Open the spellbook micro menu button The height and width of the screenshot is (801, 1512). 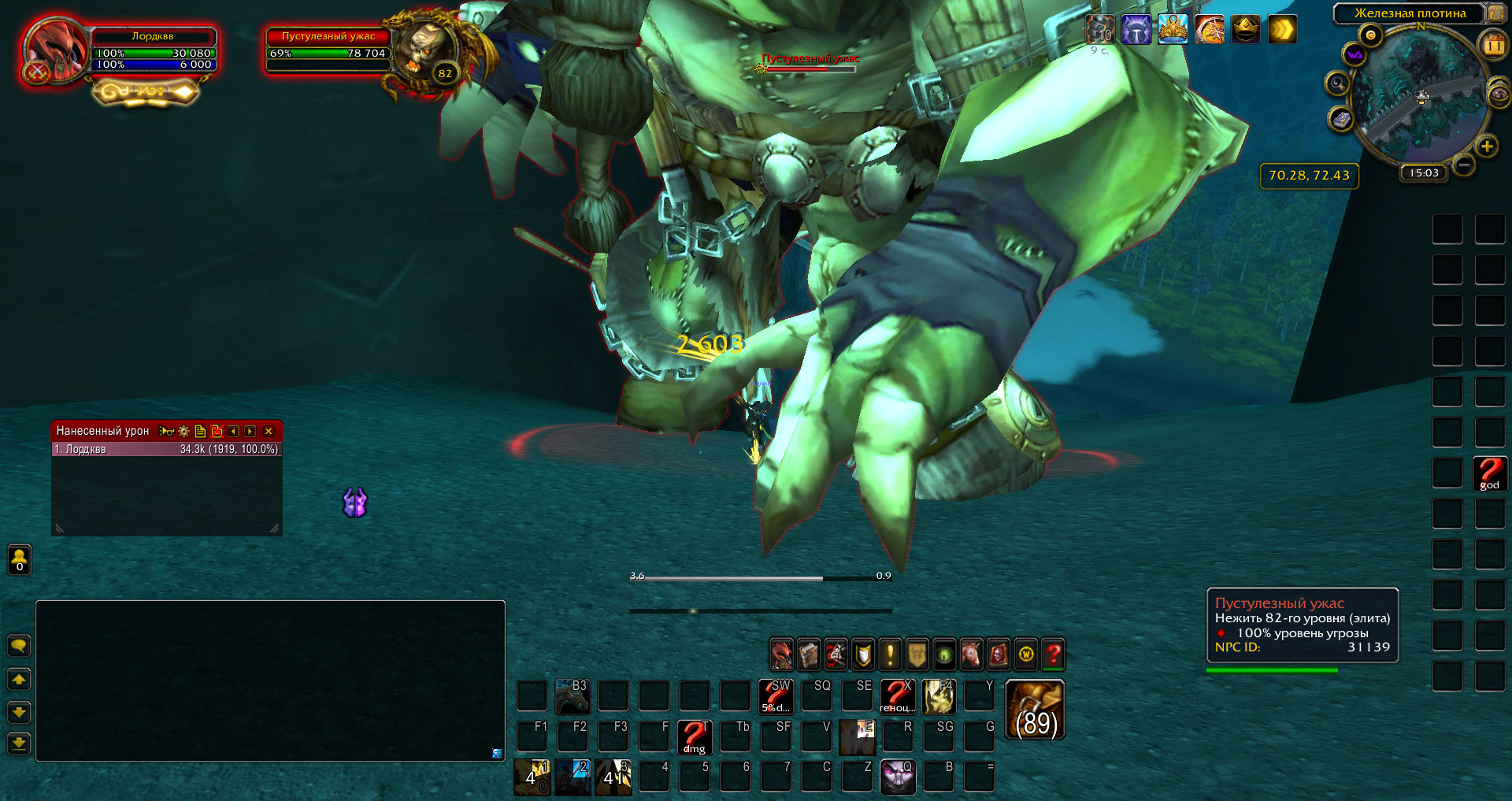(x=809, y=655)
